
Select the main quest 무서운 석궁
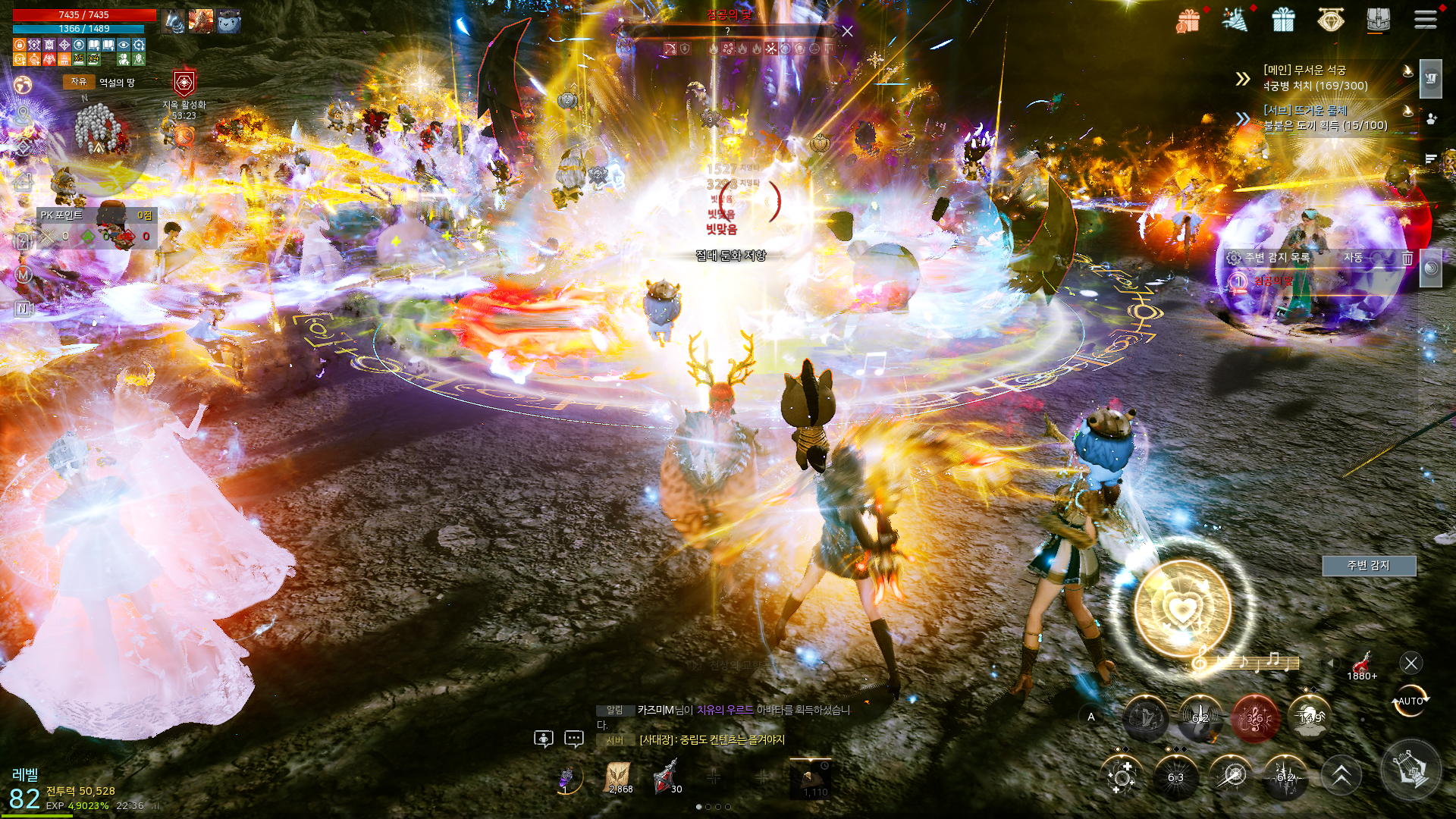coord(1314,77)
